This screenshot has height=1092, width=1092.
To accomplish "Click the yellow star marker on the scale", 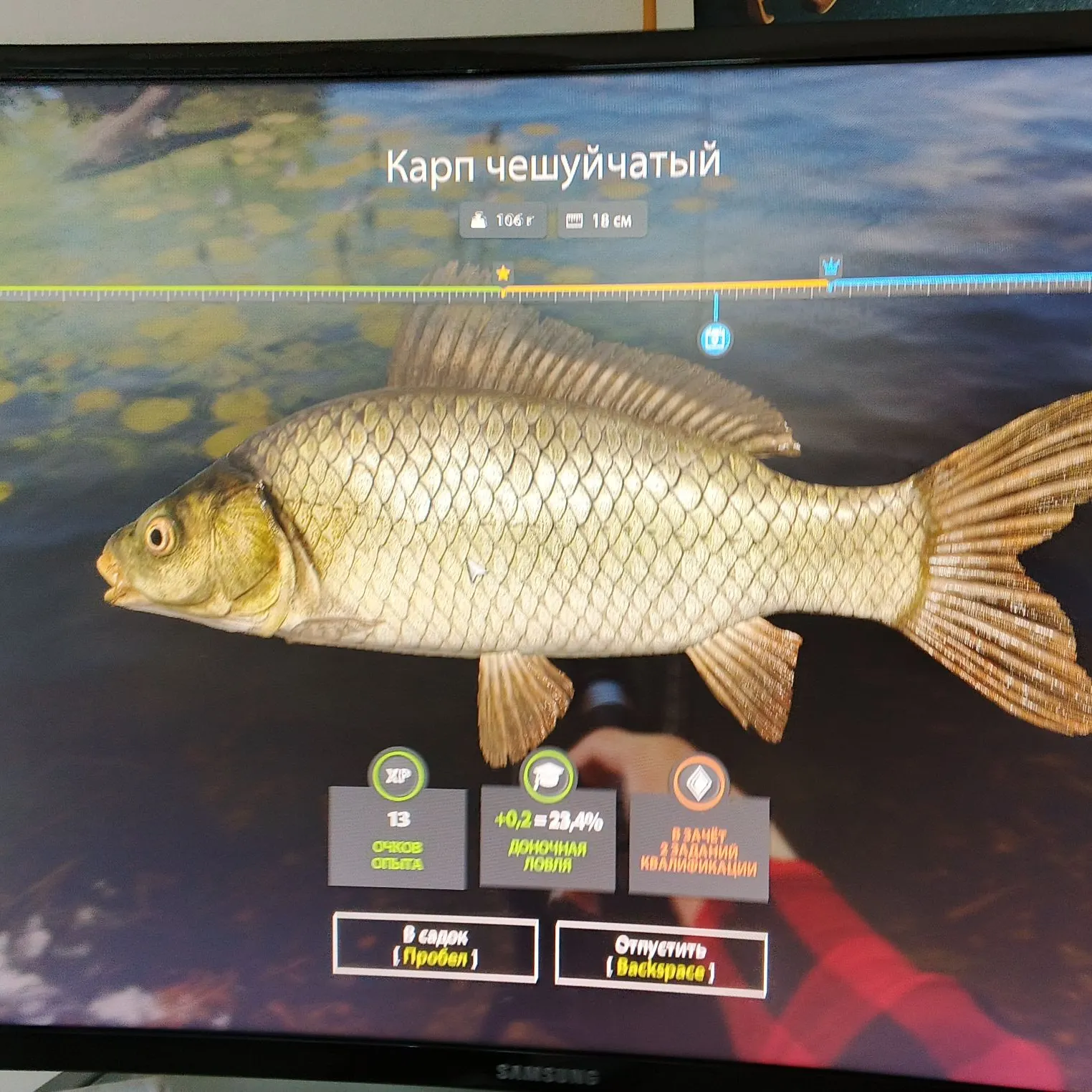I will click(x=504, y=272).
